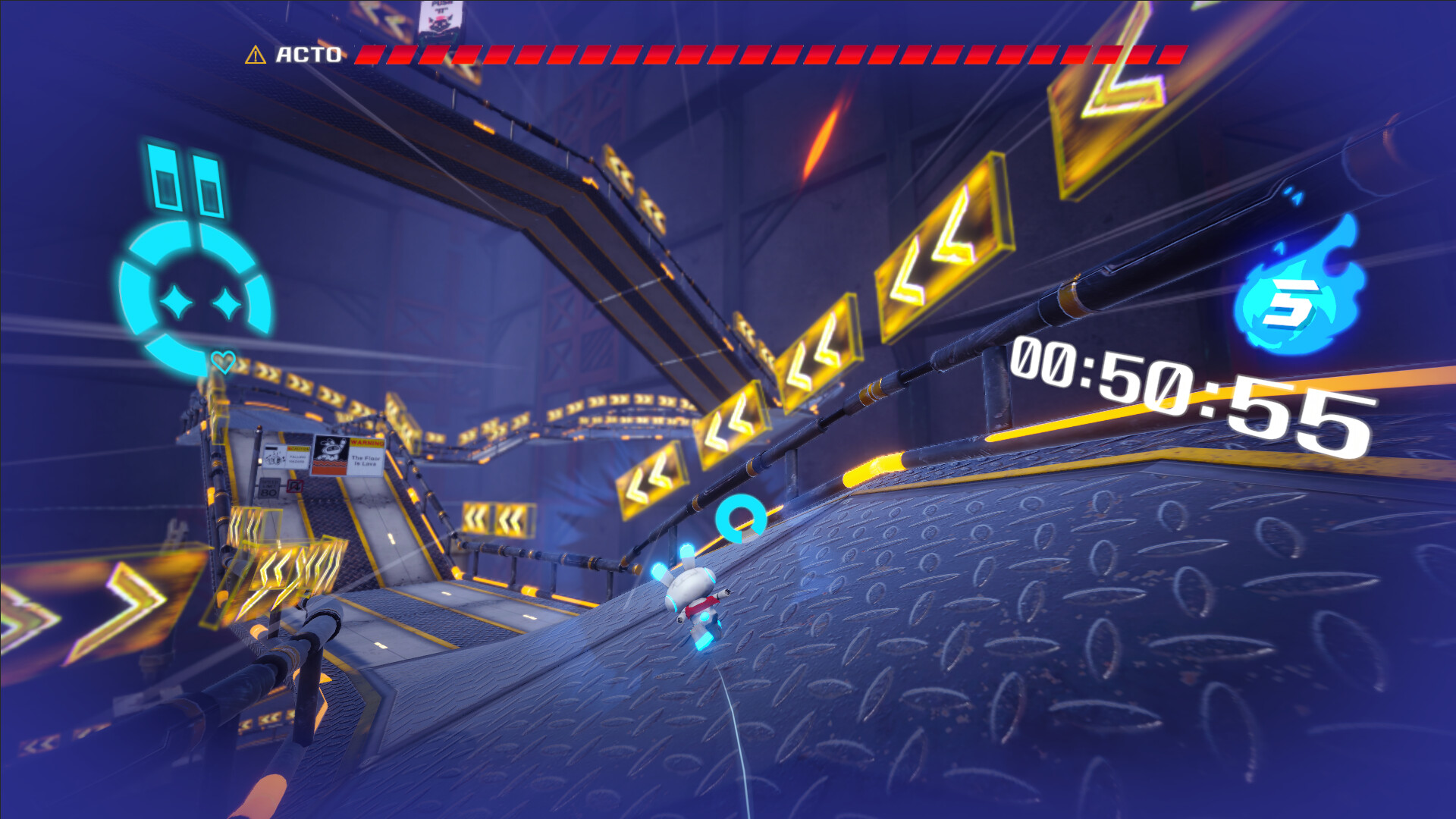Image resolution: width=1456 pixels, height=819 pixels.
Task: Select the yellow warning triangle beside ACTO
Action: [x=256, y=55]
